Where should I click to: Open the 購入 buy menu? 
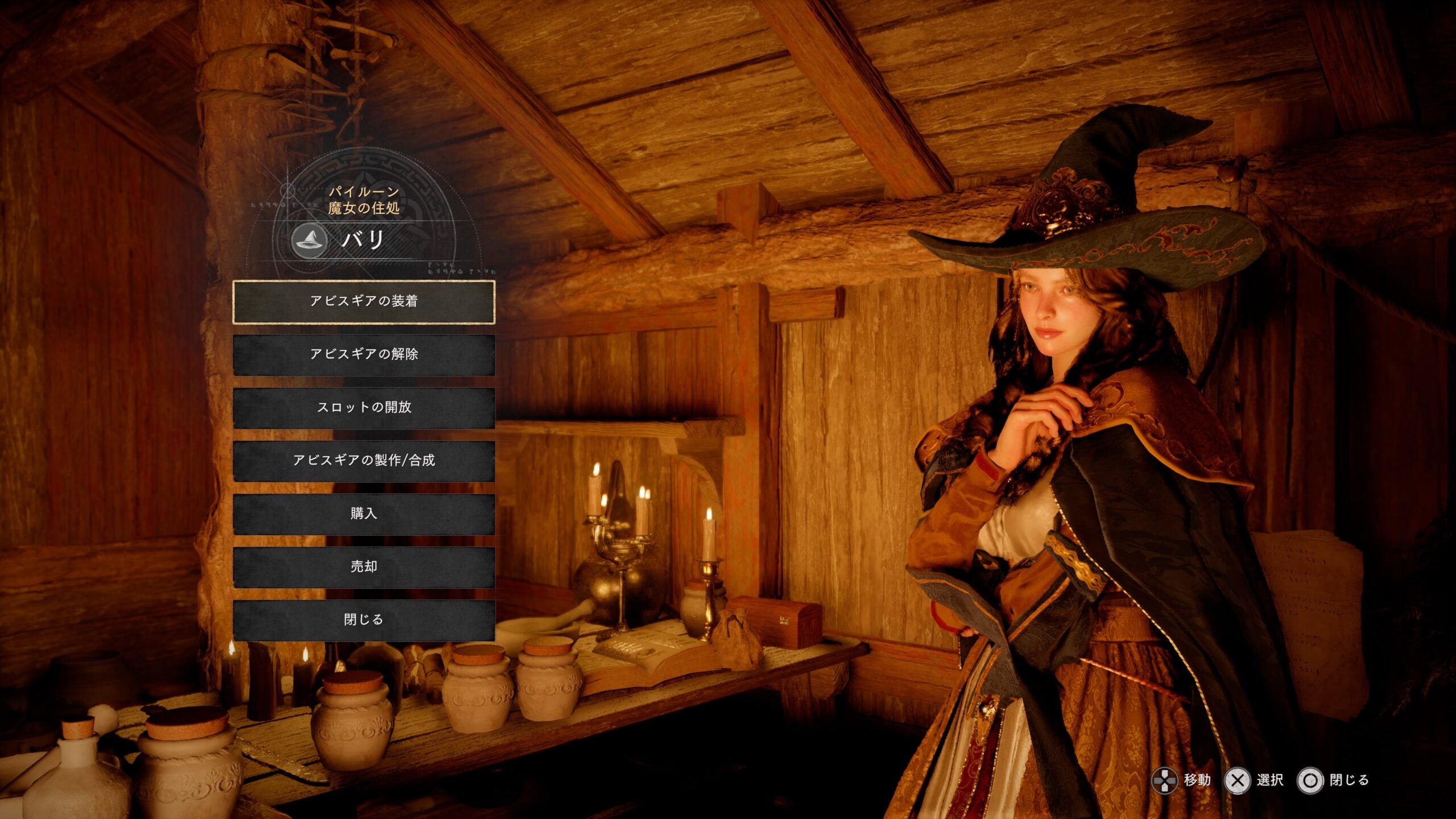(363, 514)
